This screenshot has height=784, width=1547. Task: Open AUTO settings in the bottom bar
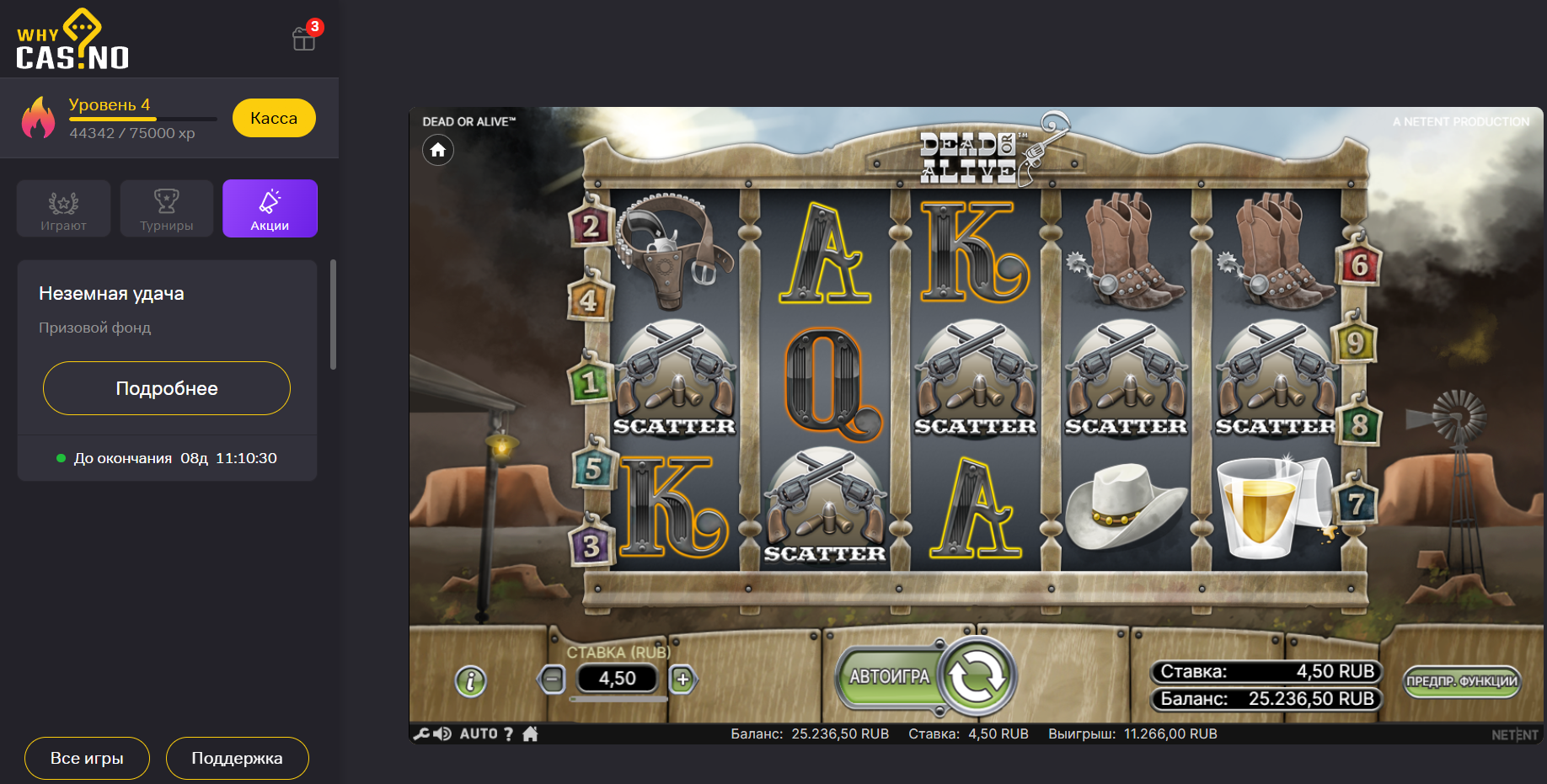point(479,734)
